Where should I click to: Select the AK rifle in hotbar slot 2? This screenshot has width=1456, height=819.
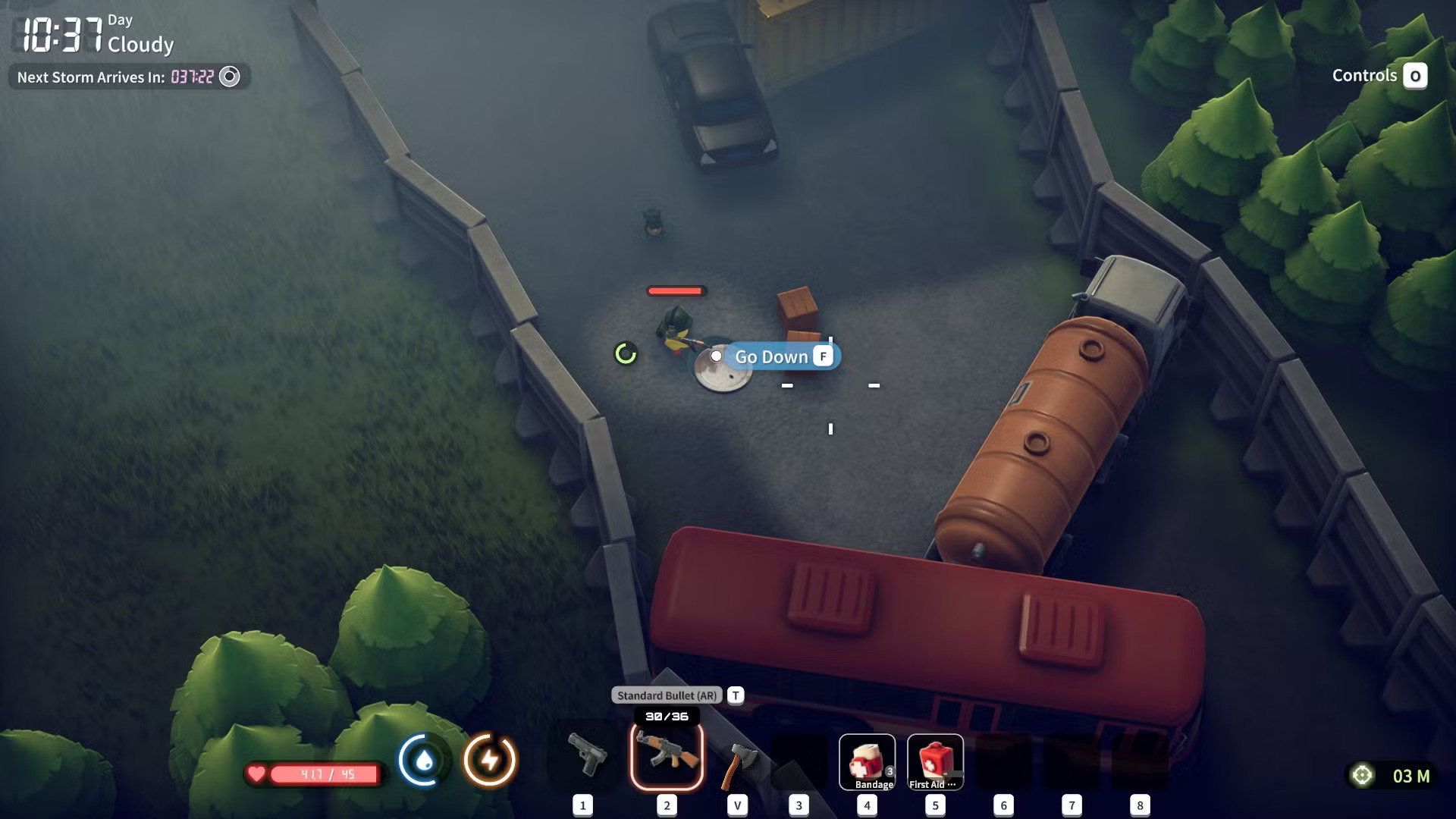pos(666,758)
